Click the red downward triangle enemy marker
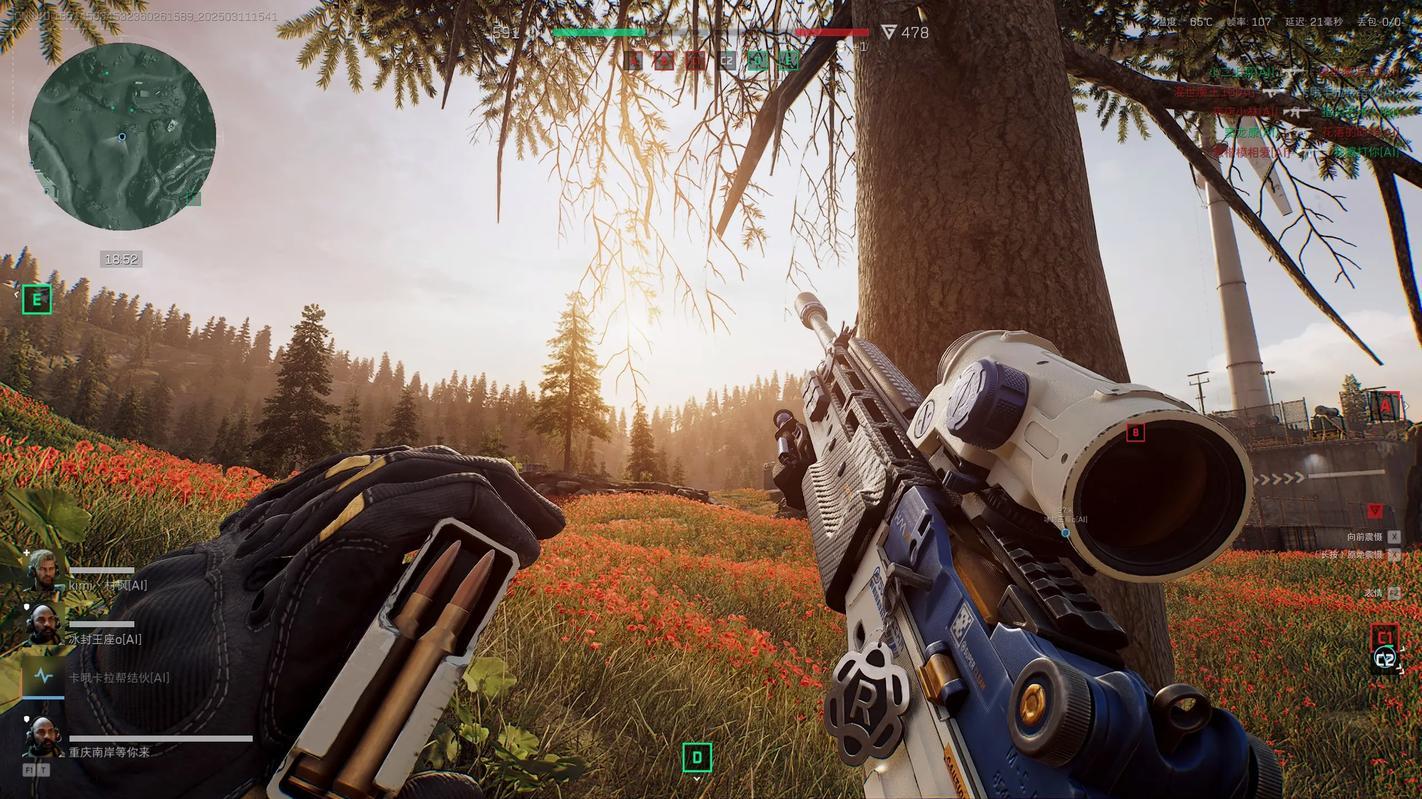The image size is (1422, 799). [1375, 511]
